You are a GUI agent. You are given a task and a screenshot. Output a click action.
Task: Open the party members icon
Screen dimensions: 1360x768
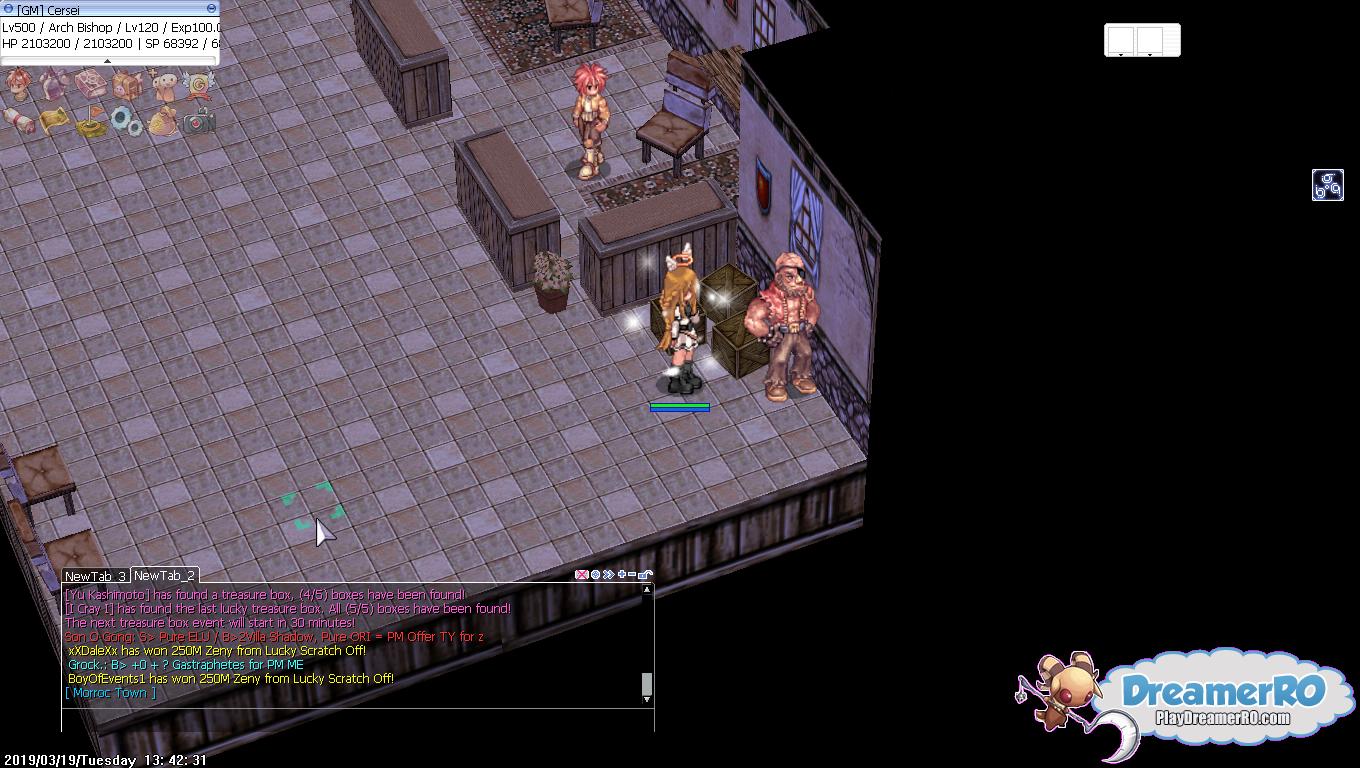pos(163,85)
